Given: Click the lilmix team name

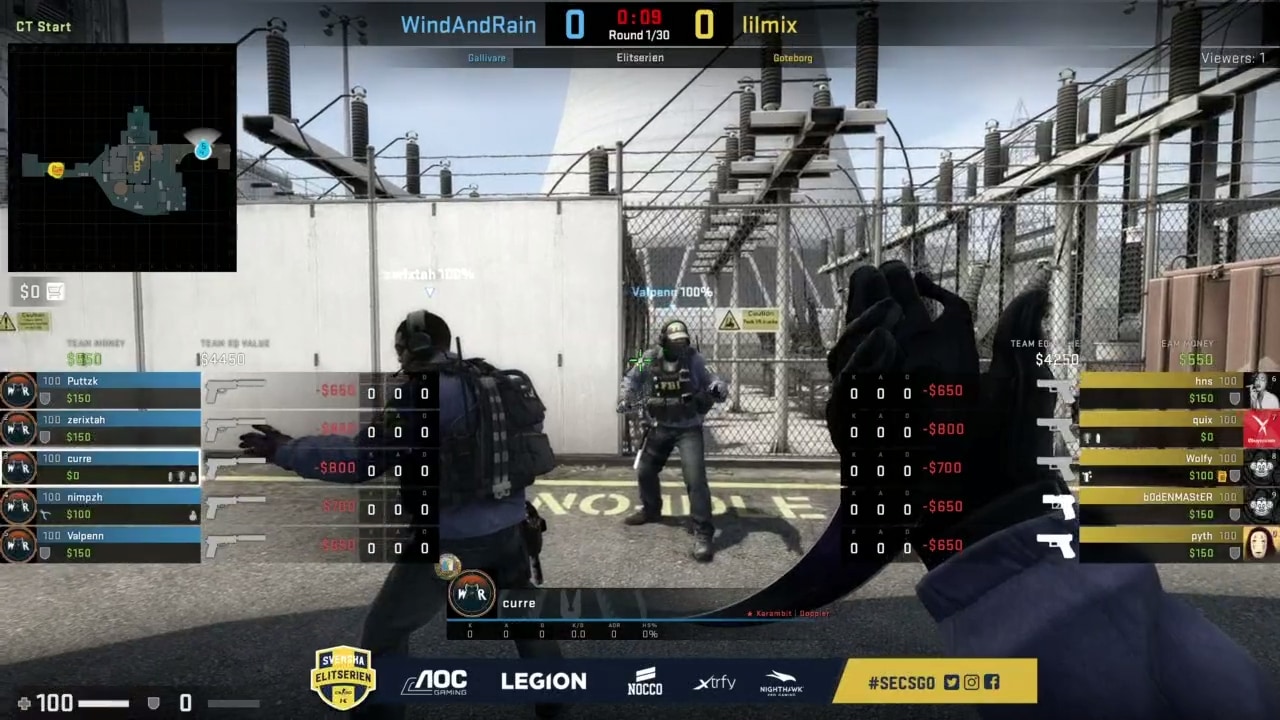Looking at the screenshot, I should pyautogui.click(x=770, y=25).
